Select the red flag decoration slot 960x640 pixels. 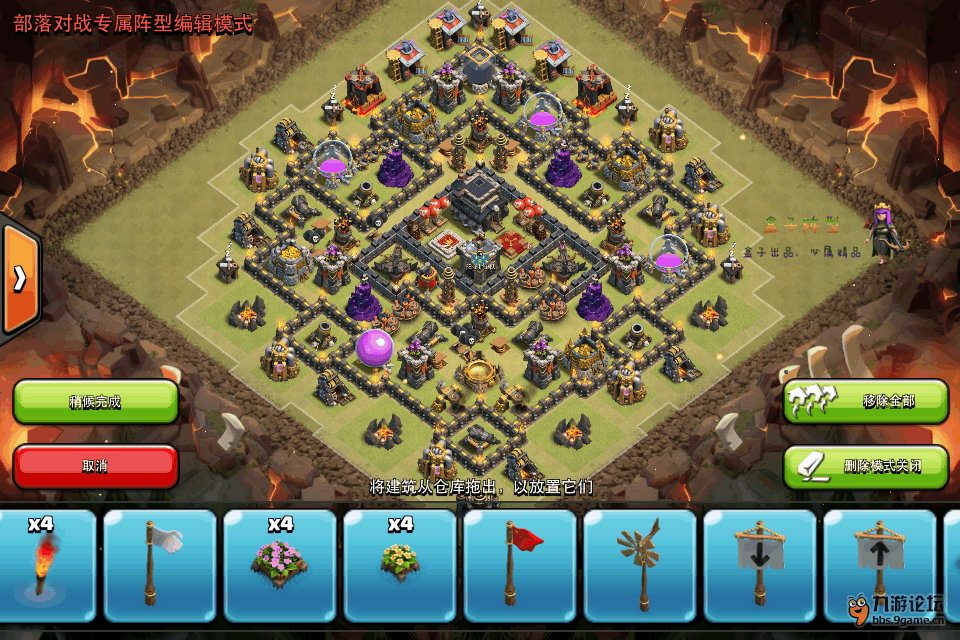(520, 565)
